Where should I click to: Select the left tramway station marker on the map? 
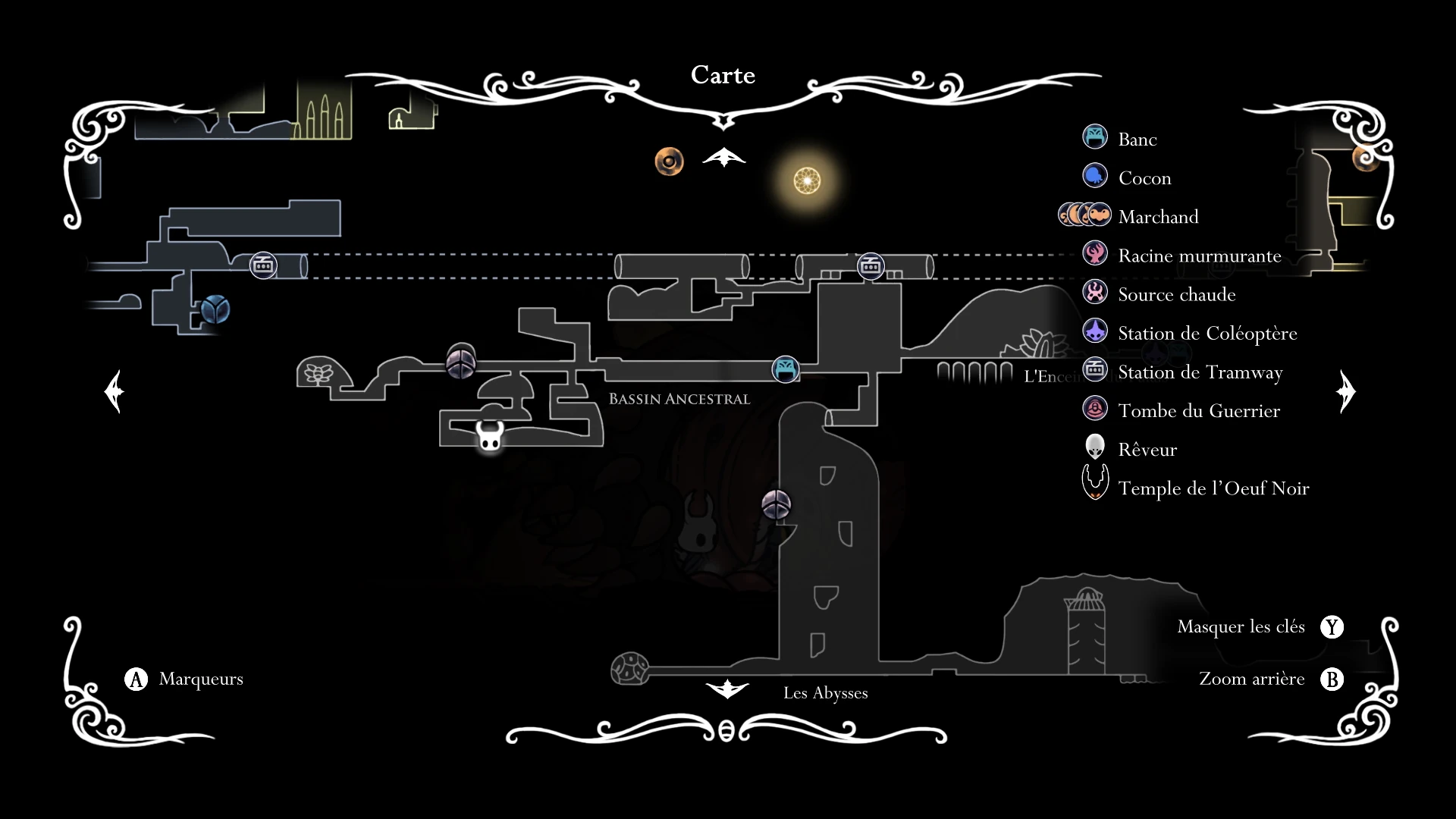click(263, 265)
